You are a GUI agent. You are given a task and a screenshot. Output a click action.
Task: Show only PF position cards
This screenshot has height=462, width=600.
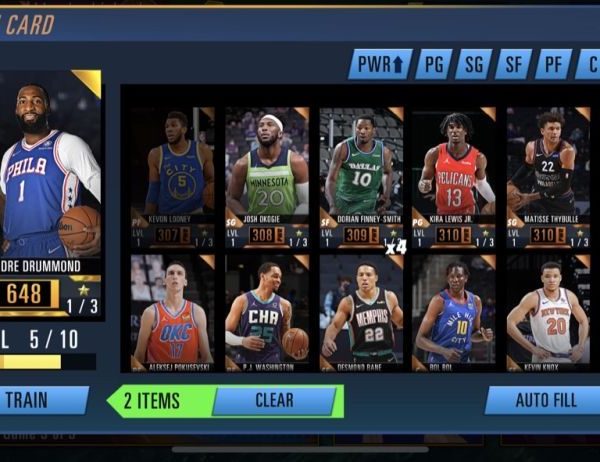pyautogui.click(x=553, y=66)
